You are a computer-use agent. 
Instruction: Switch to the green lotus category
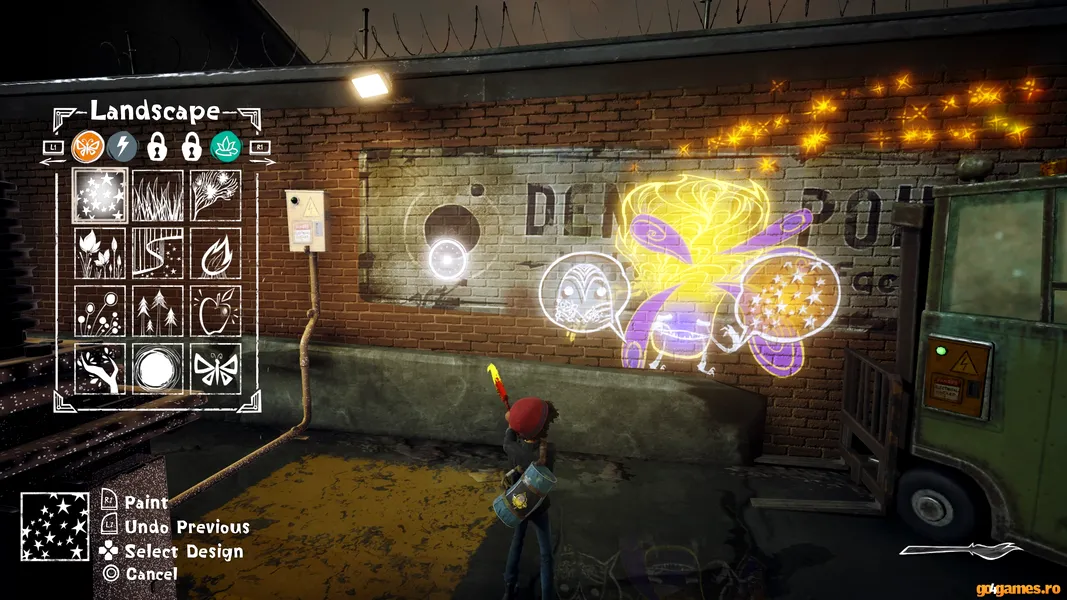(x=226, y=147)
